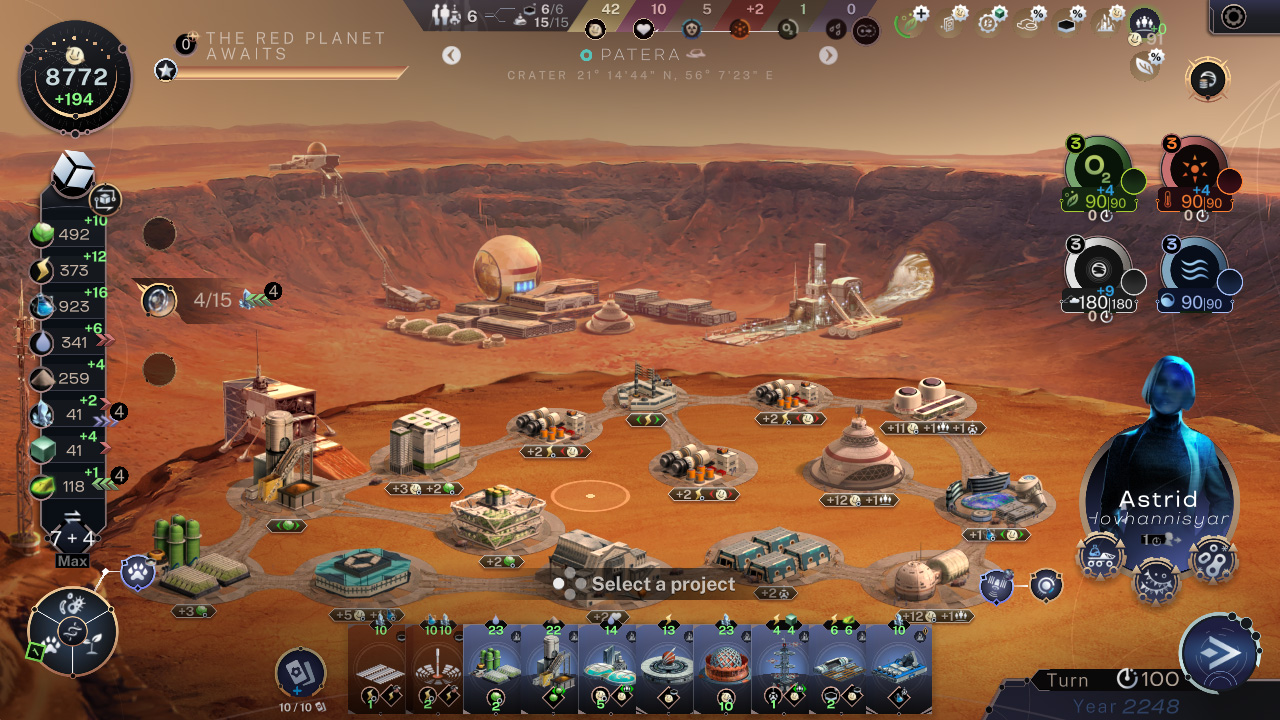
Task: Open the white cube resources panel
Action: click(72, 174)
